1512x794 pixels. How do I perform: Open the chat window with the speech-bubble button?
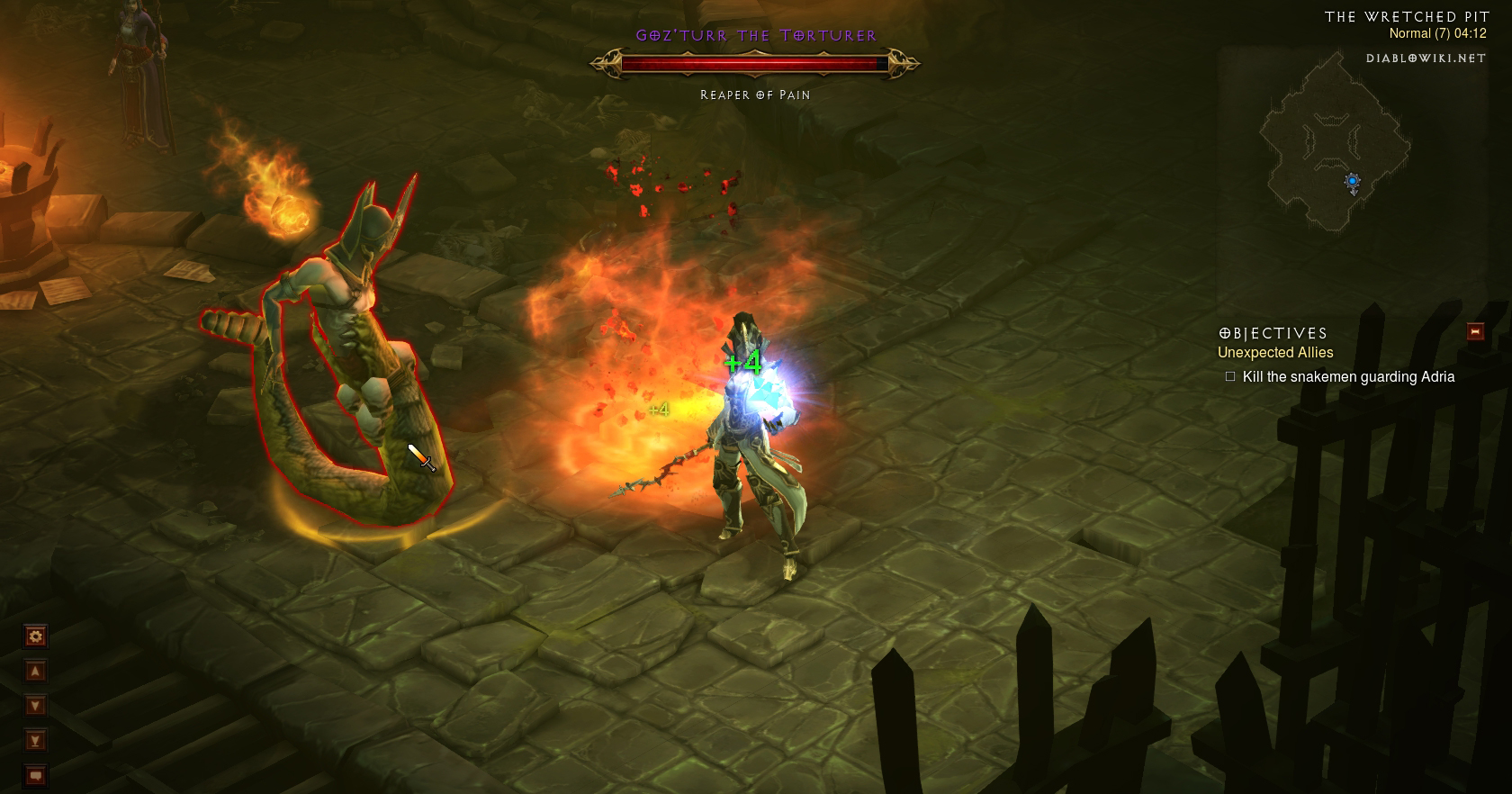pos(35,774)
